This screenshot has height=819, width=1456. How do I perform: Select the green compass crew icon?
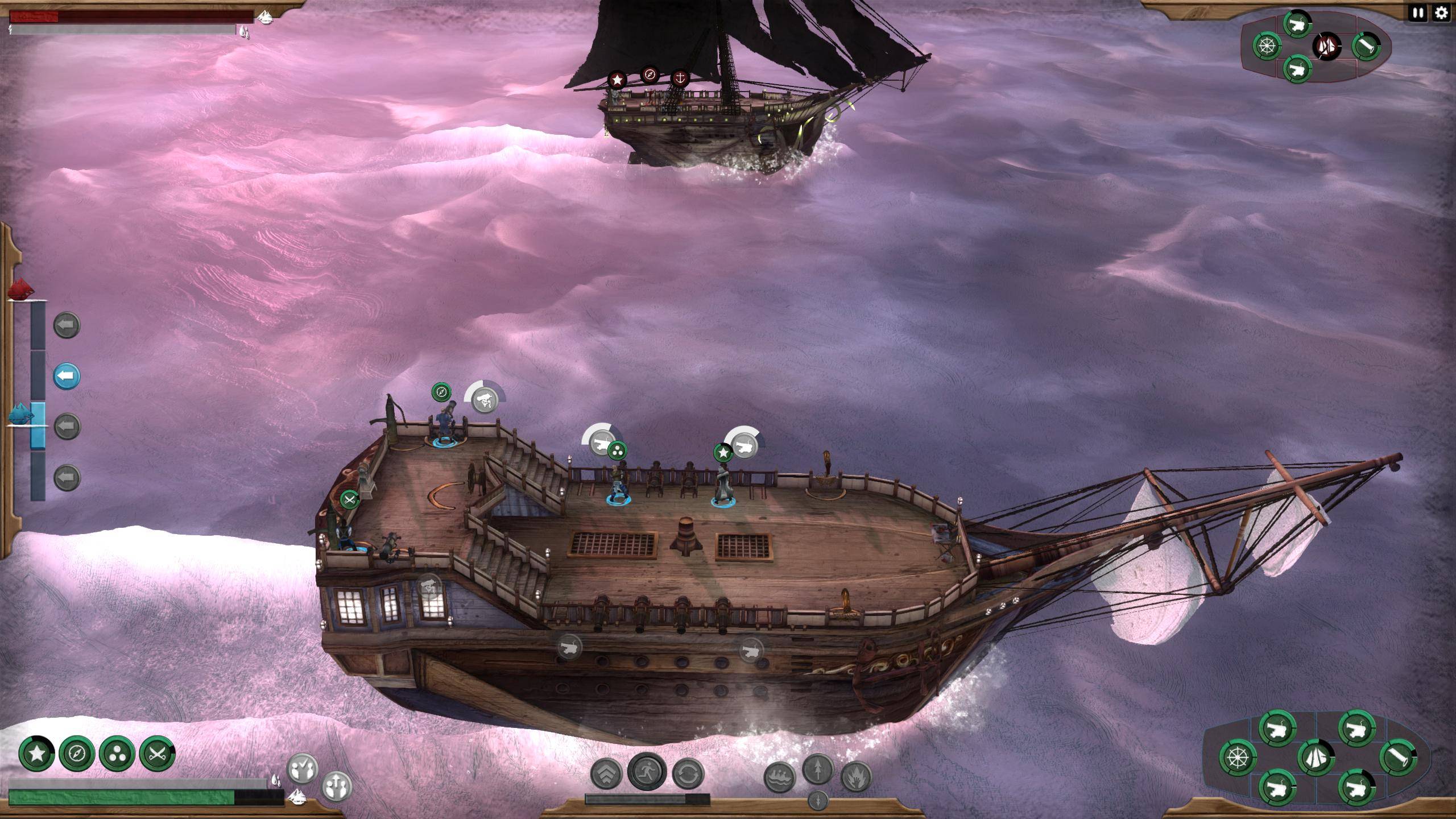77,754
